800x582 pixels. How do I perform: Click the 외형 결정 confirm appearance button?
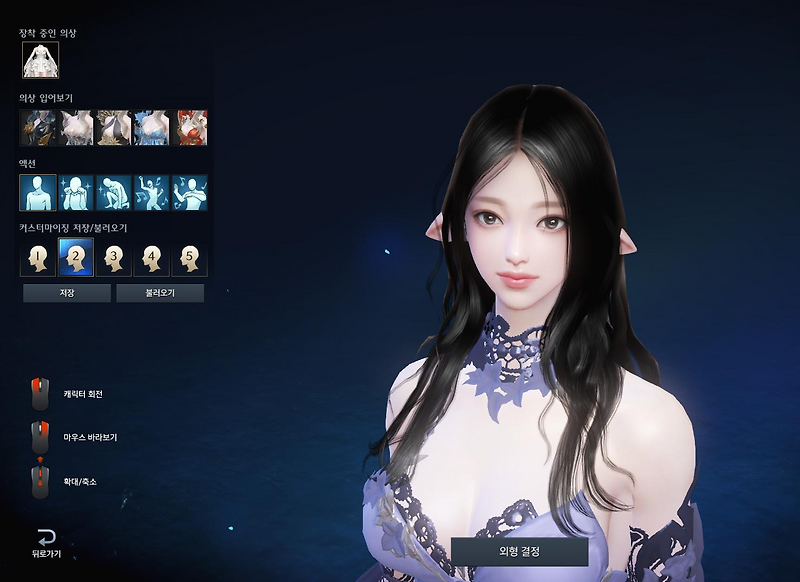[519, 551]
